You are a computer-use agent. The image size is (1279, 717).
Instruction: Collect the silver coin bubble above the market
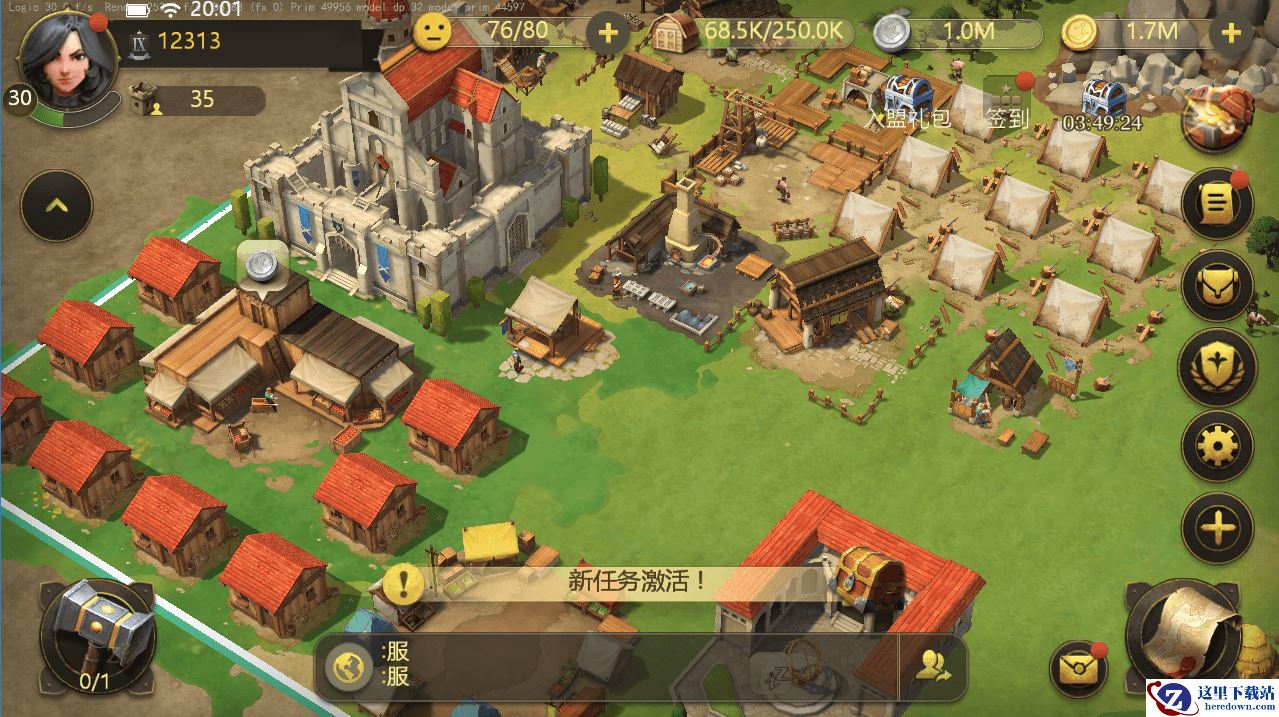click(x=263, y=264)
